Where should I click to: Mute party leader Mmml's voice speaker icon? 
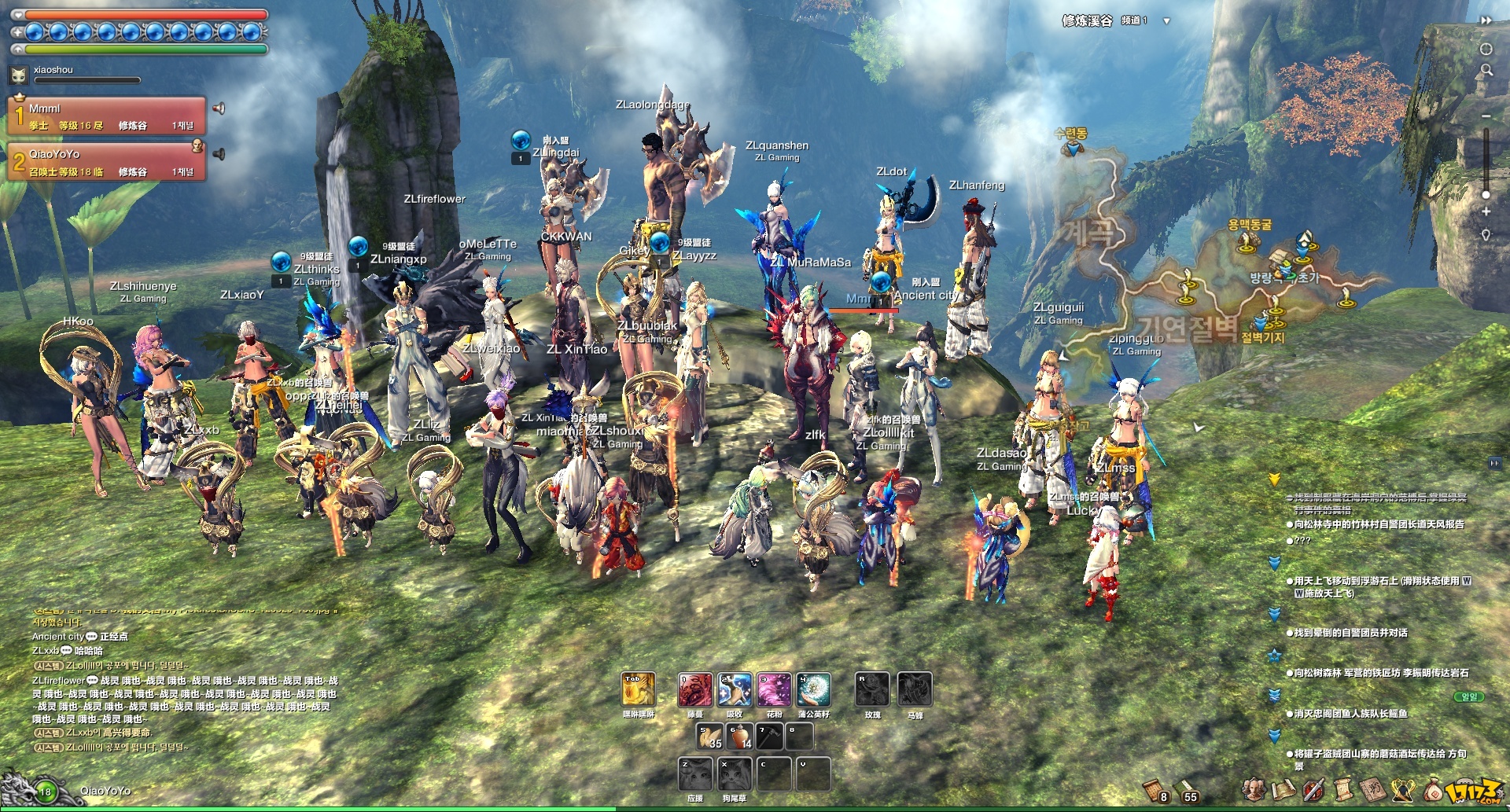[x=219, y=108]
